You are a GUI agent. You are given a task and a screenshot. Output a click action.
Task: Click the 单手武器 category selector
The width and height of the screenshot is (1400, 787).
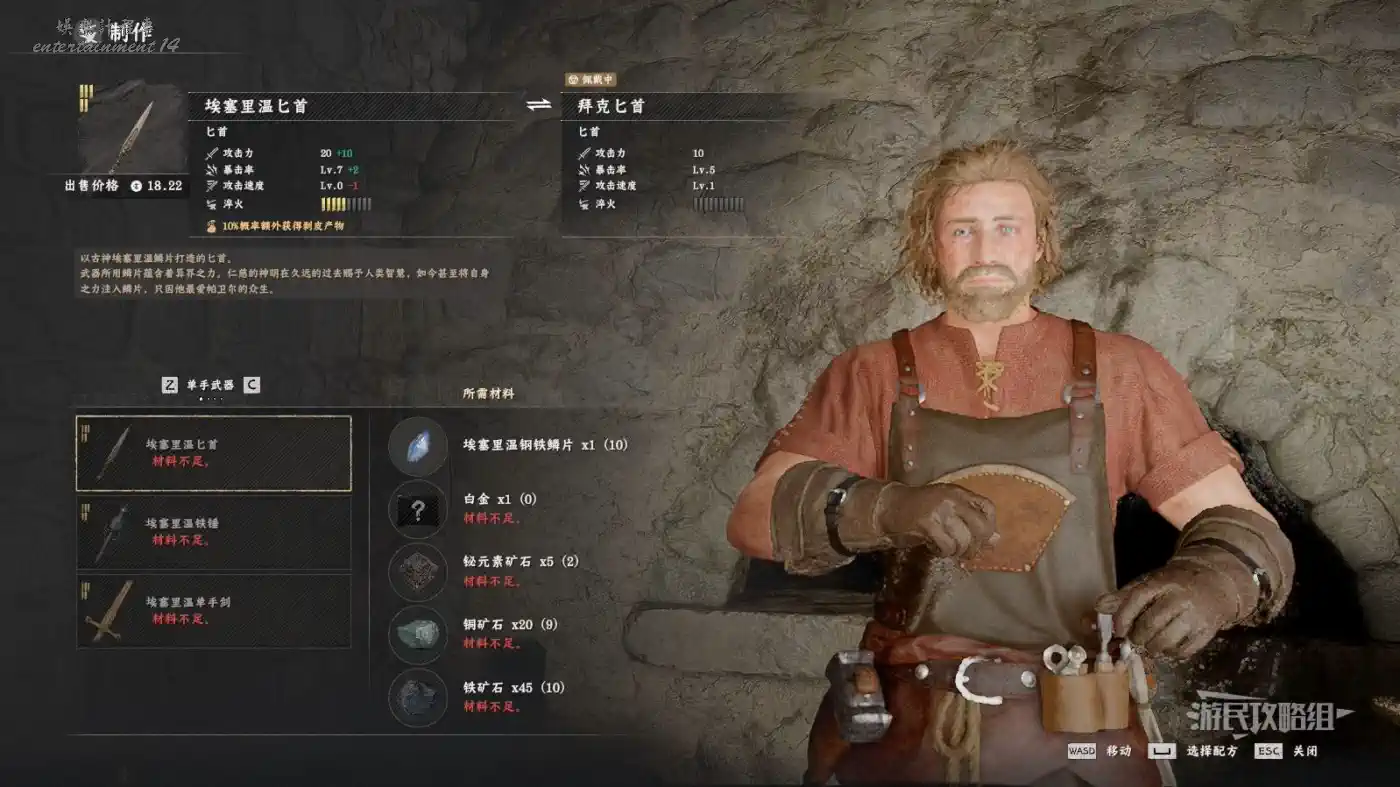[x=210, y=385]
